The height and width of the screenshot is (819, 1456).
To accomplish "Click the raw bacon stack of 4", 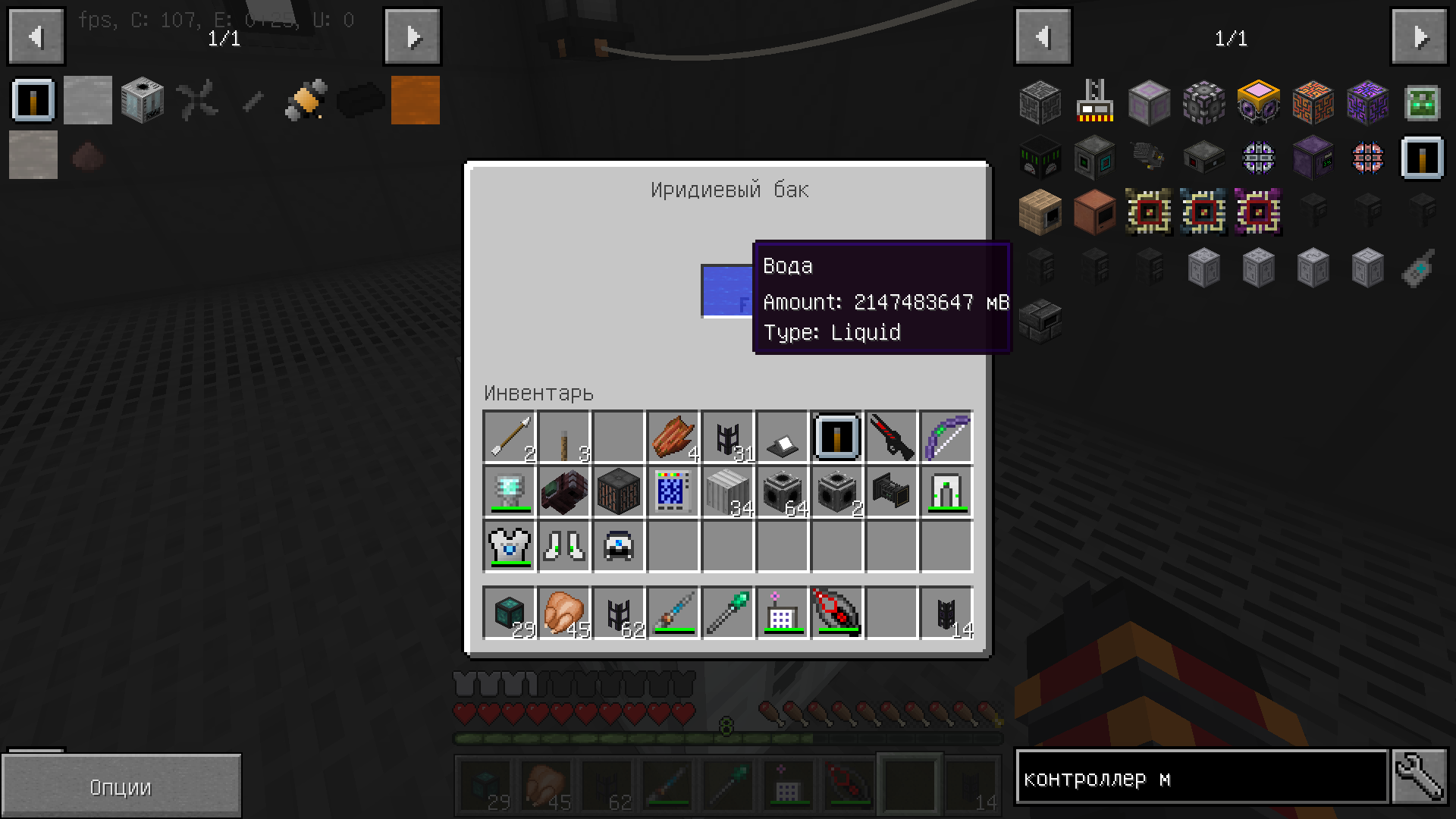I will tap(673, 436).
